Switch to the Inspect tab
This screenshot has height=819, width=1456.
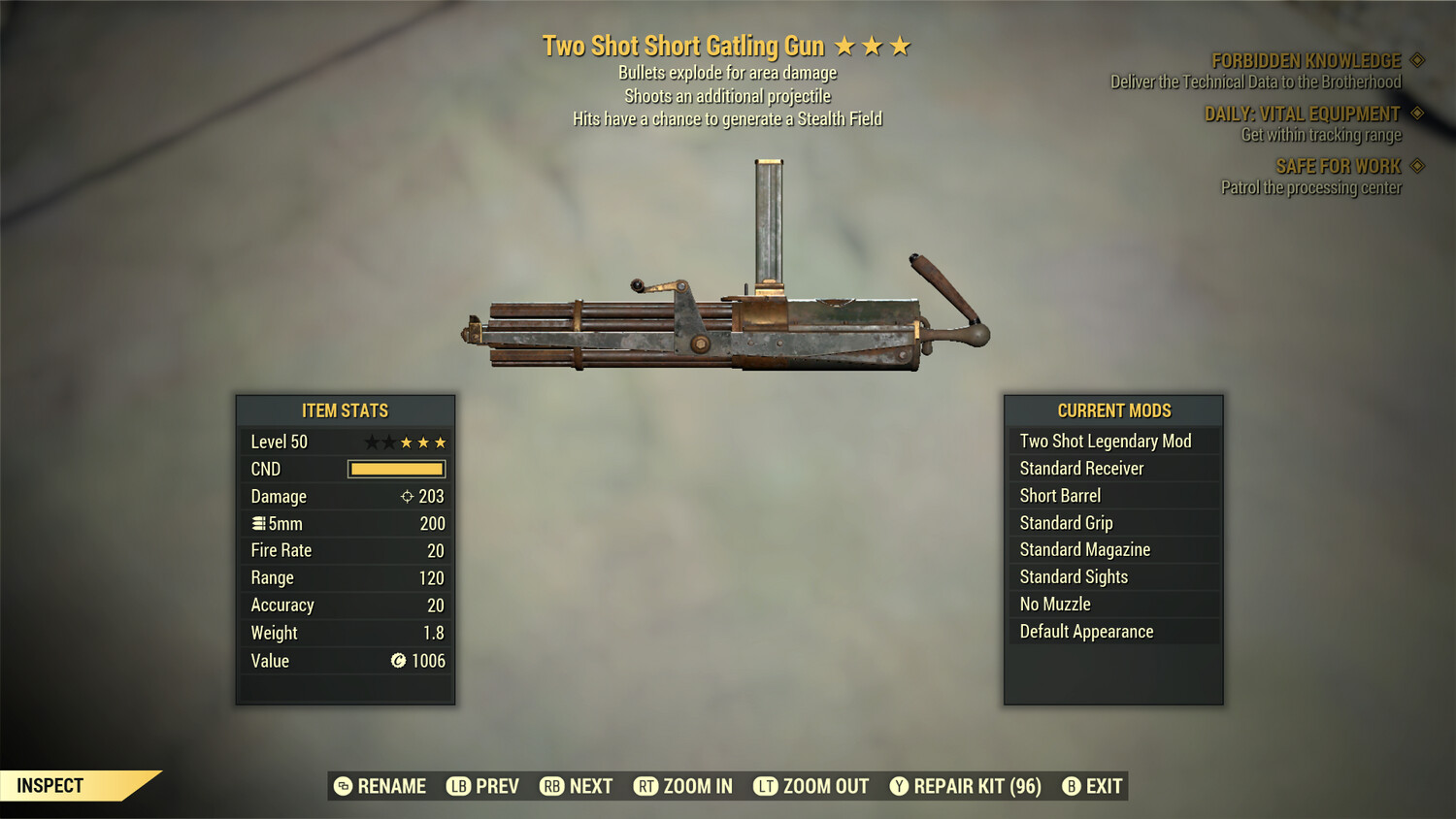(x=49, y=786)
